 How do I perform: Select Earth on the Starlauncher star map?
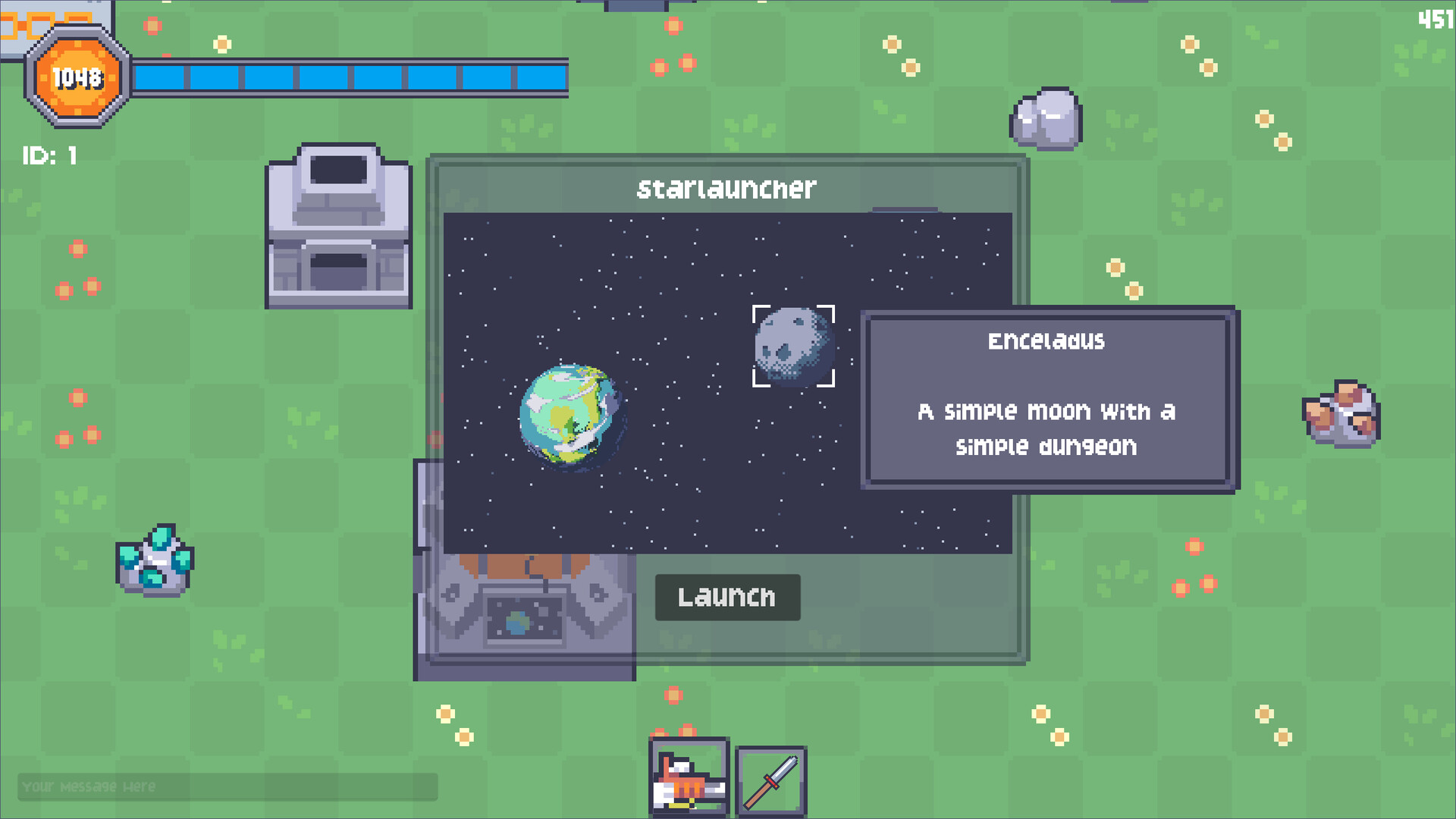[570, 417]
